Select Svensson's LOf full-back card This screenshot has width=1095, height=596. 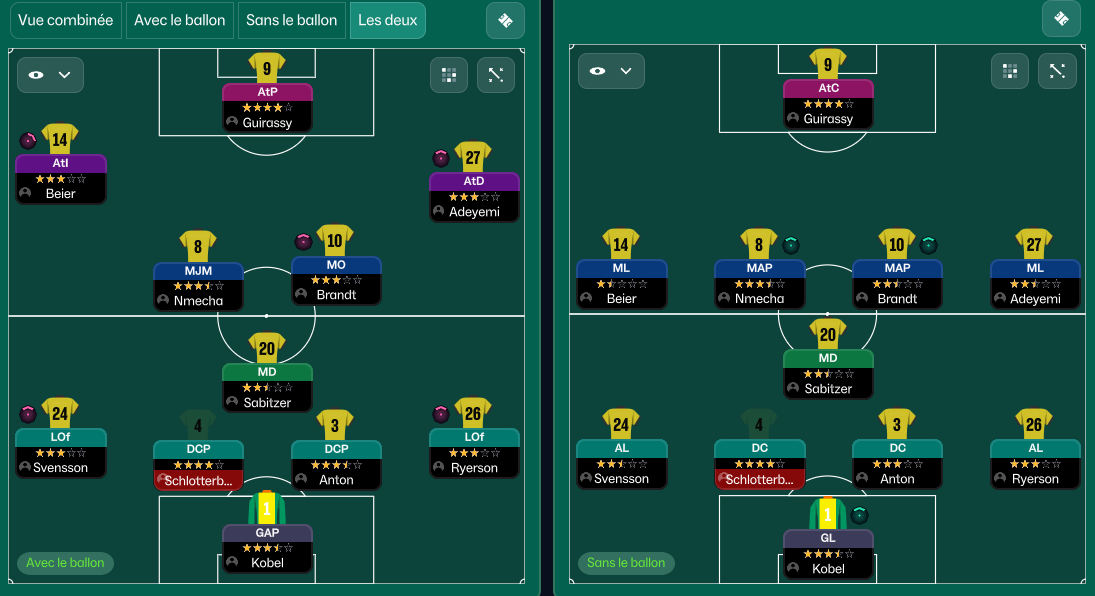pyautogui.click(x=61, y=452)
